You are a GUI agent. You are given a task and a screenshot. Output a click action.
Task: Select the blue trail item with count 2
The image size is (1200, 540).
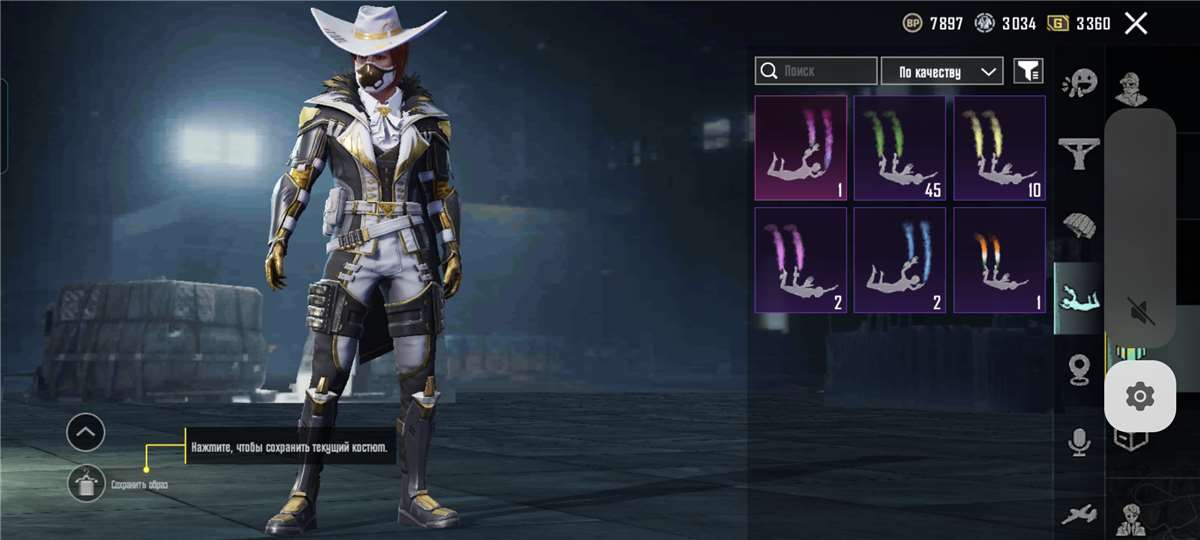coord(900,260)
